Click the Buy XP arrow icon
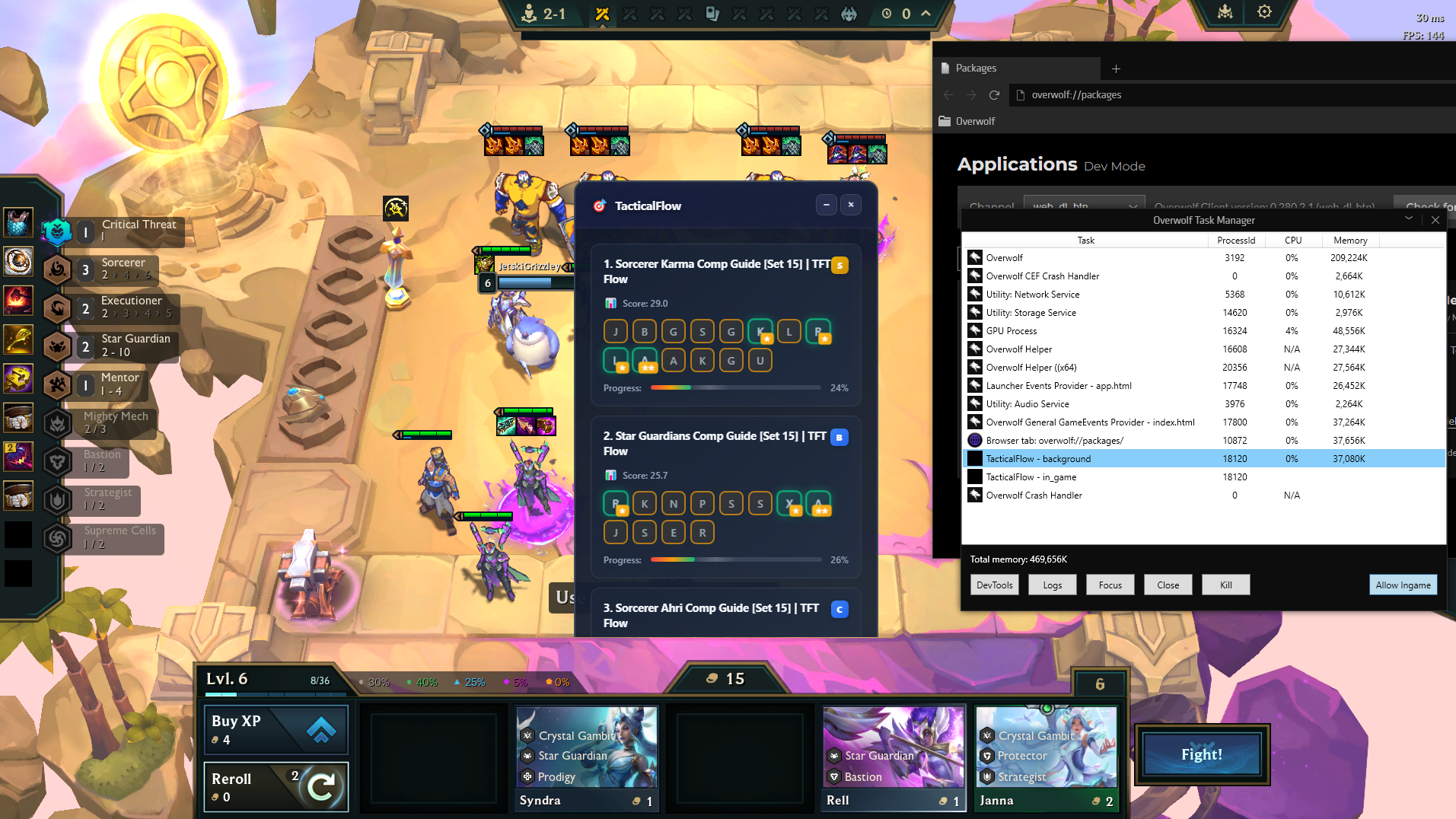 [323, 729]
